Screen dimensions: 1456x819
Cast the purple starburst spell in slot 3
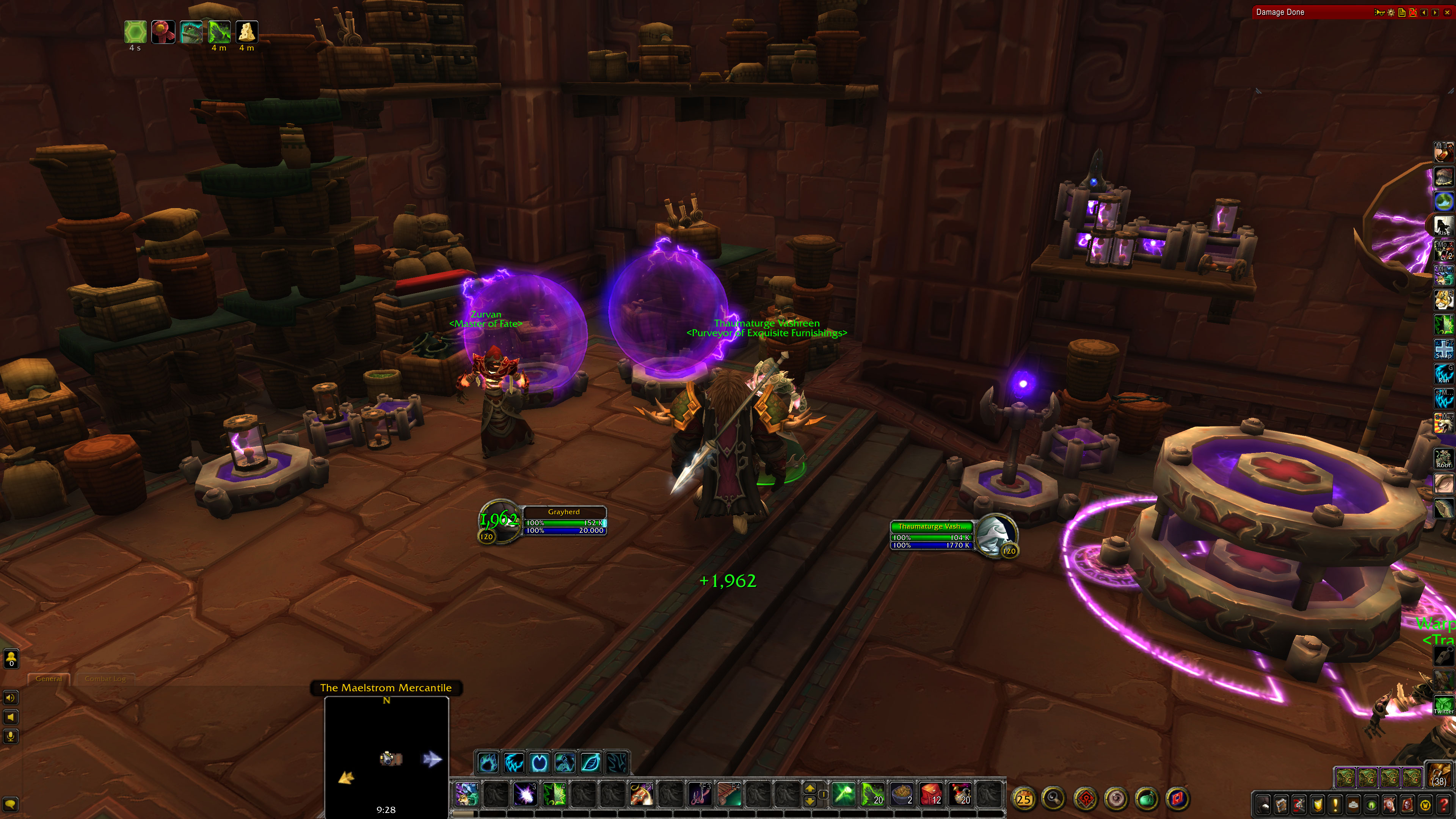click(x=524, y=794)
